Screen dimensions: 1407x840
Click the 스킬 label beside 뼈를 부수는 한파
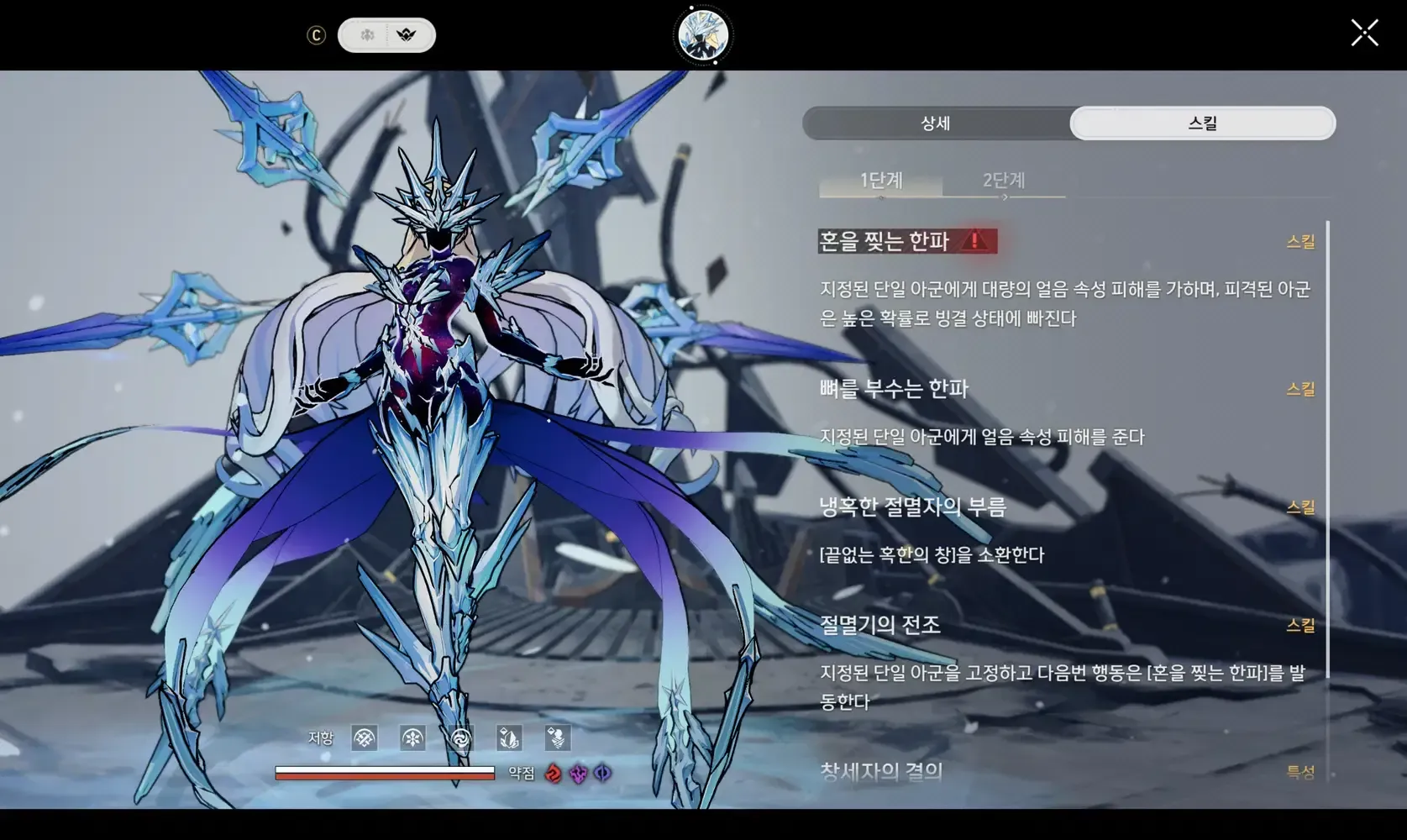[x=1303, y=388]
